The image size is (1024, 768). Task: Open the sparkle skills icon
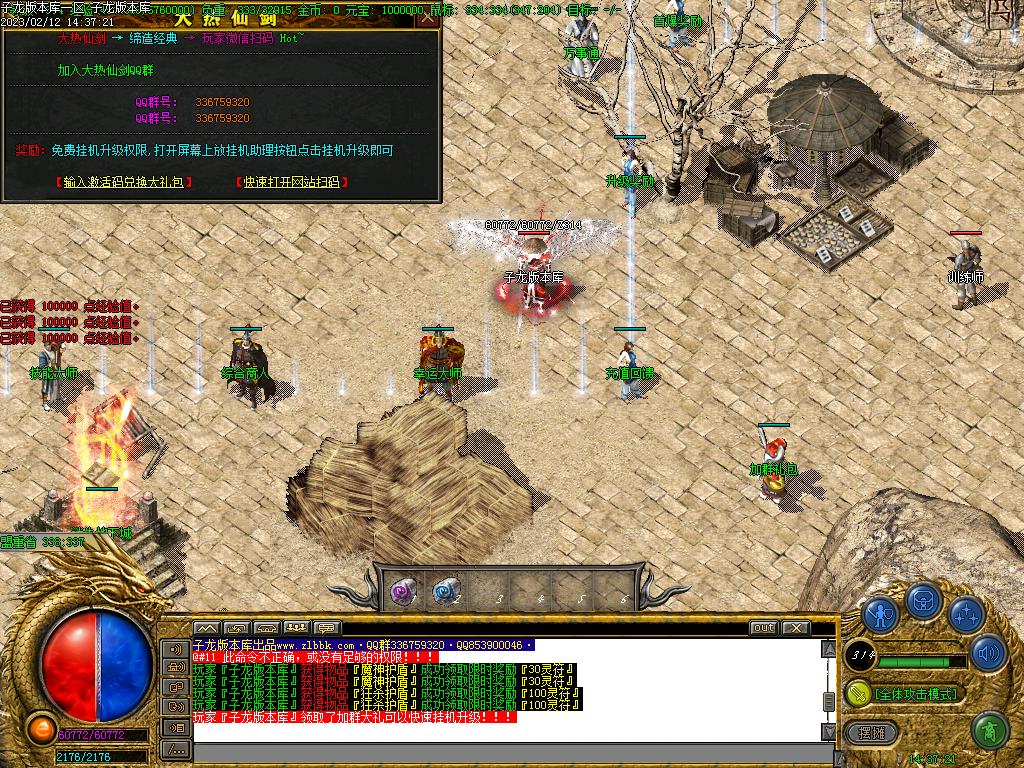click(967, 612)
